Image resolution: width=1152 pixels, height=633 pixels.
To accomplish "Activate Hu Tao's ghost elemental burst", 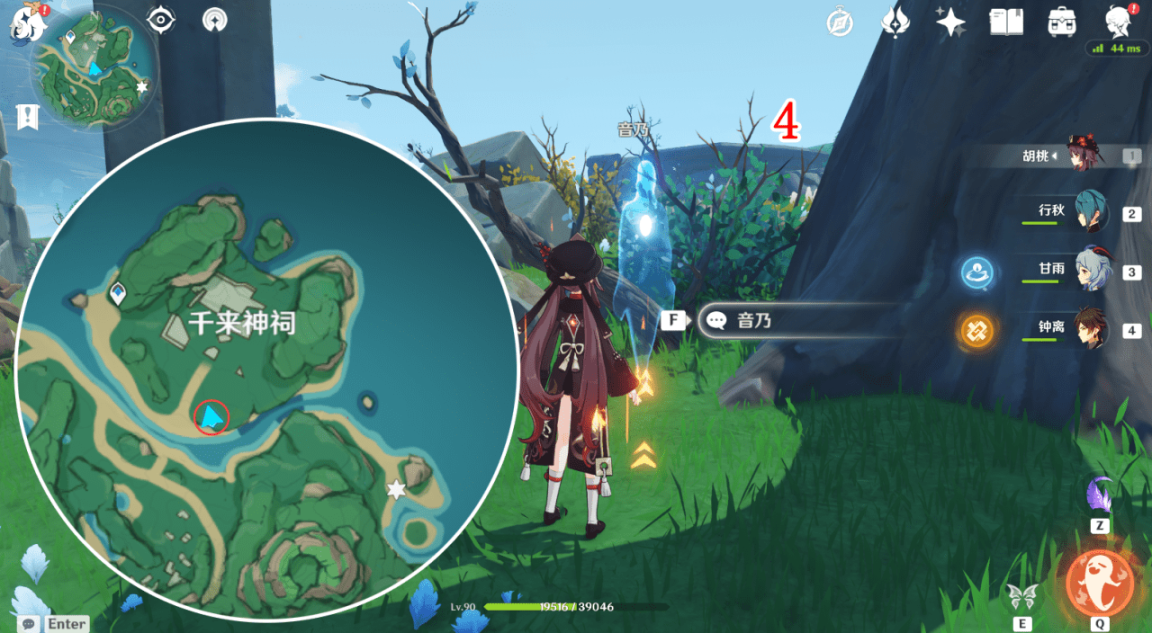I will tap(1100, 582).
